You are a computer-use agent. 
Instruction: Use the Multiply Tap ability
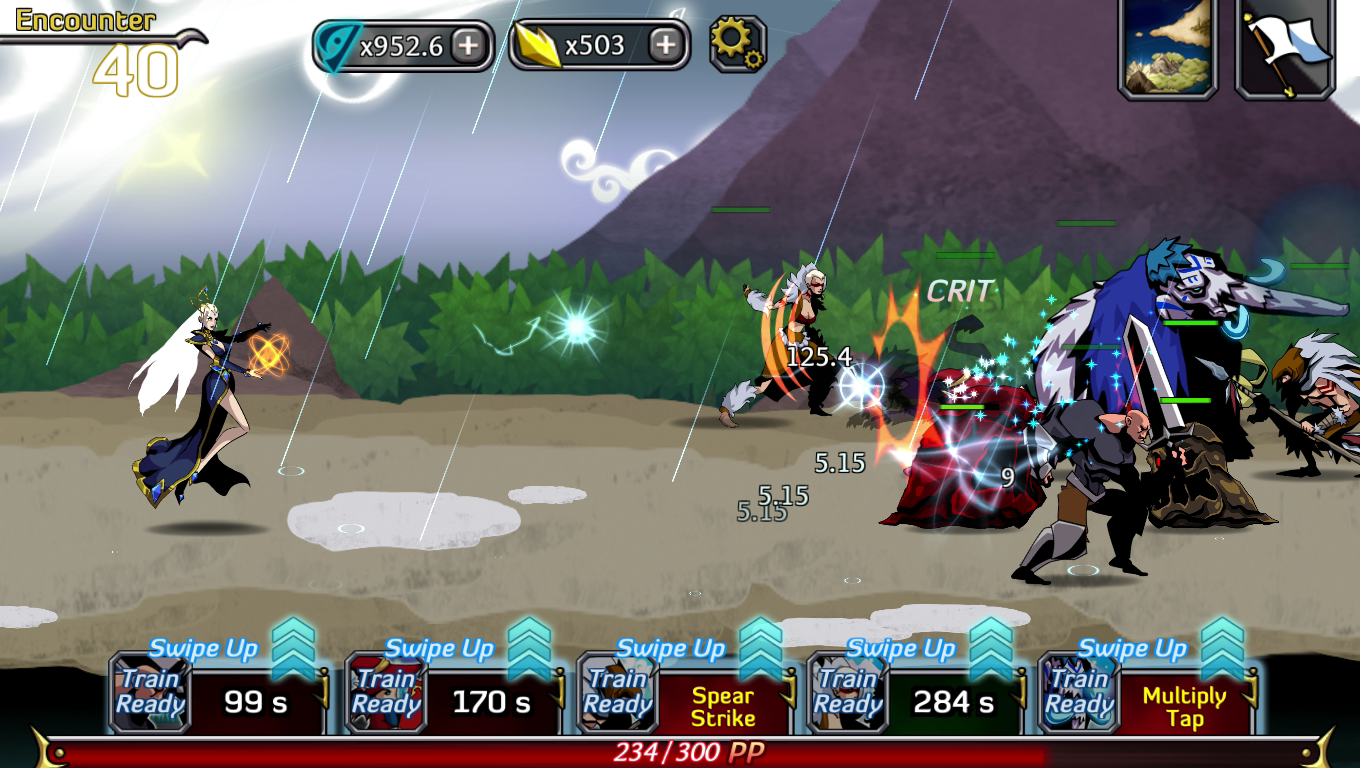coord(1184,706)
